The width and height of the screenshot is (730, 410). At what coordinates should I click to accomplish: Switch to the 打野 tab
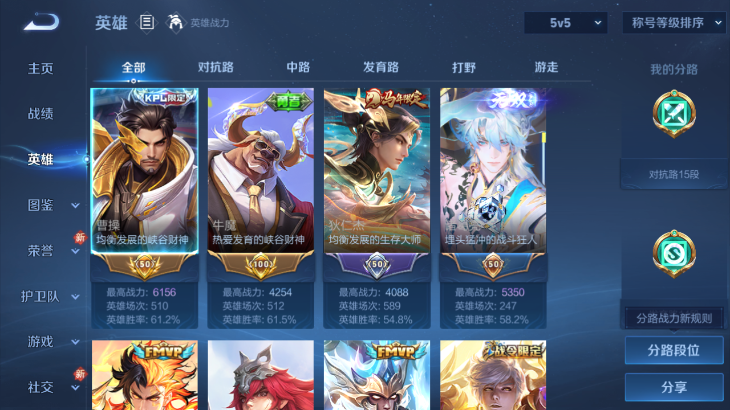[464, 67]
